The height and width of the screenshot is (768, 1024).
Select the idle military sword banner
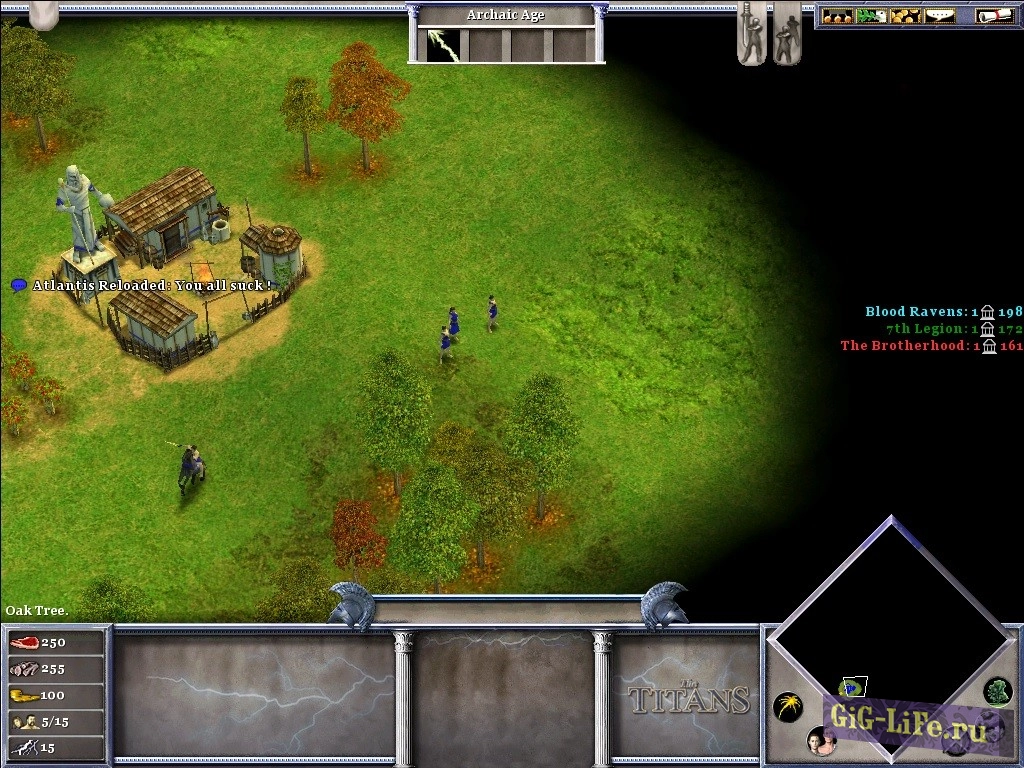tap(752, 34)
